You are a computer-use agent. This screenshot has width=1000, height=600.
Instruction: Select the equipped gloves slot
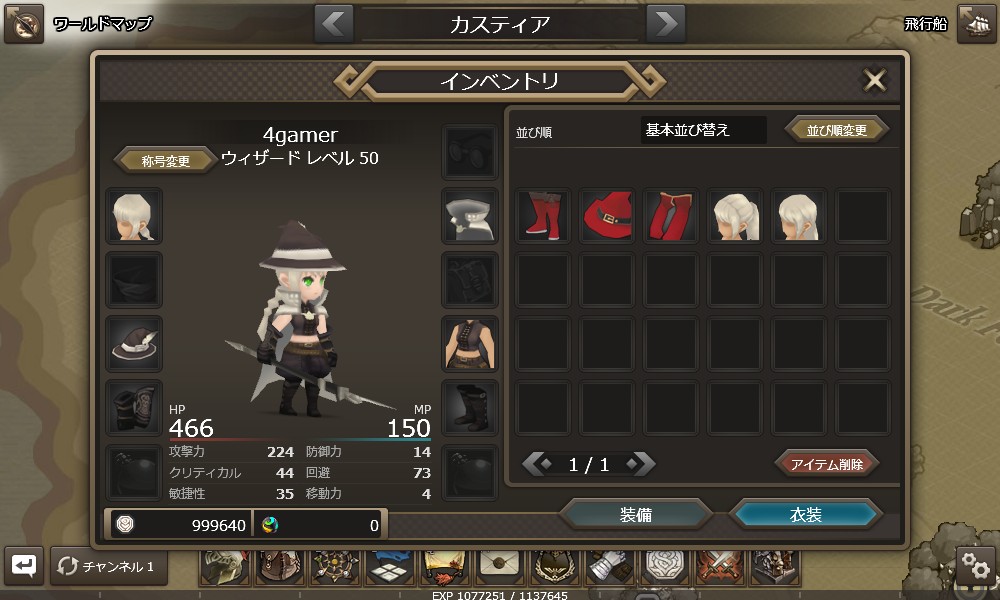(134, 406)
